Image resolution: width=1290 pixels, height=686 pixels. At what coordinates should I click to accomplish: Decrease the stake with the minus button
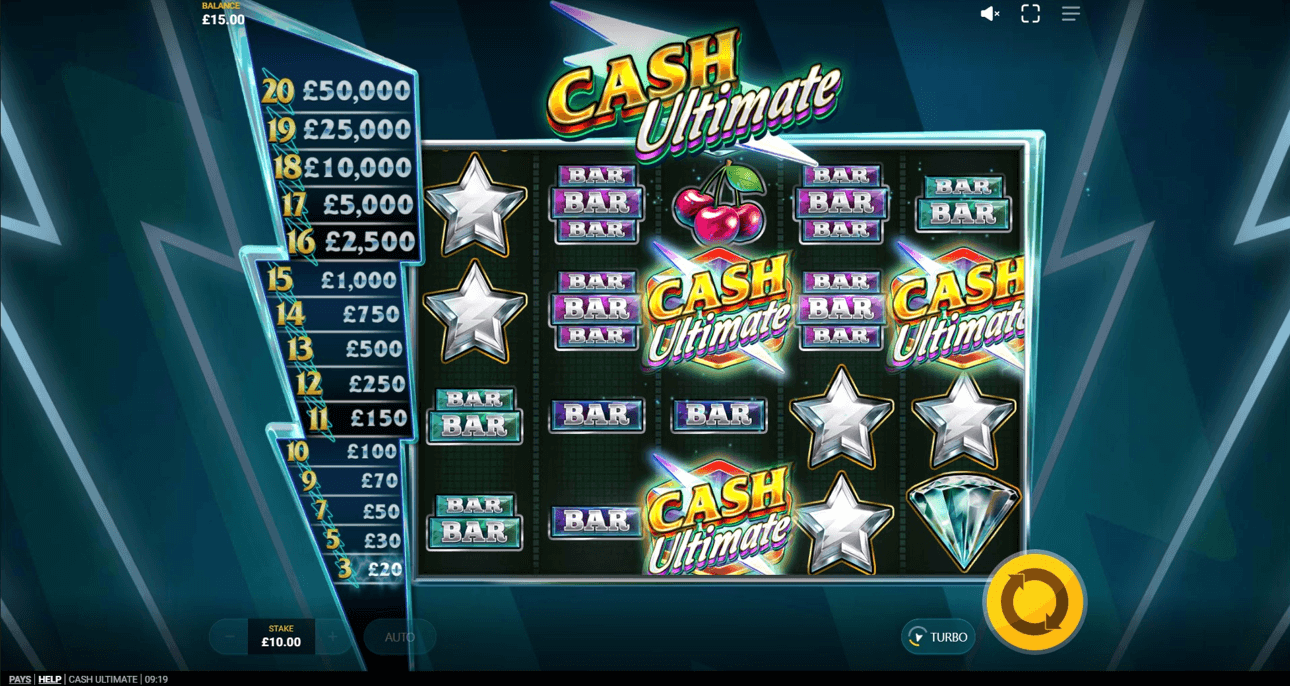230,637
